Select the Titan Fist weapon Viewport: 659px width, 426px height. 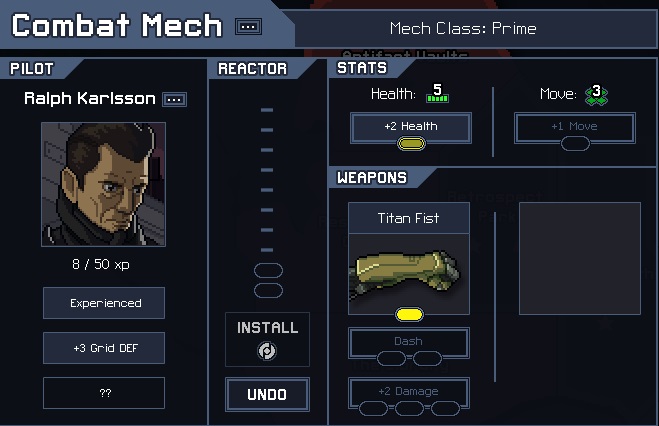(409, 260)
